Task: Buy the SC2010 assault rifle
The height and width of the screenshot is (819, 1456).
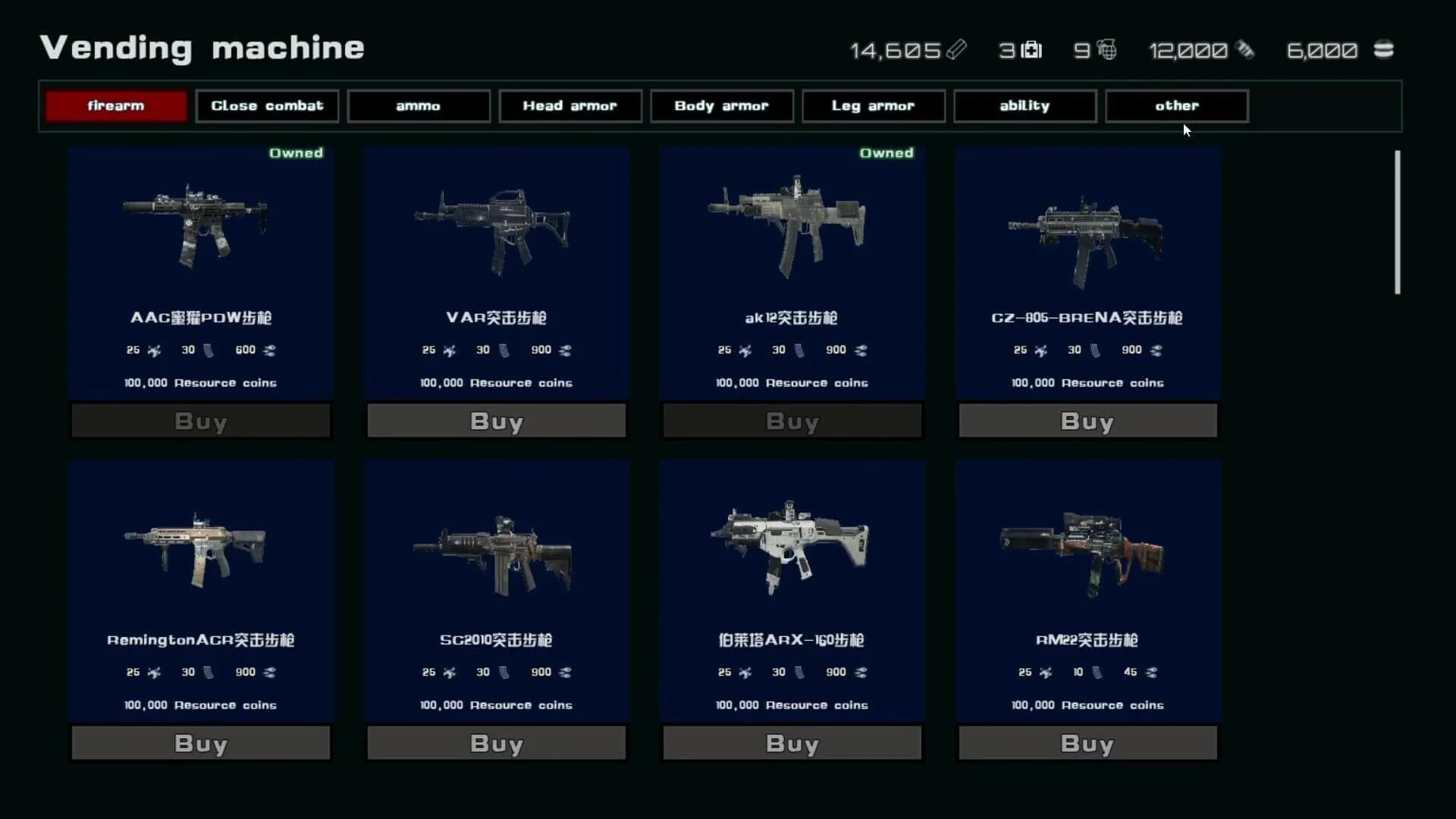Action: click(496, 743)
